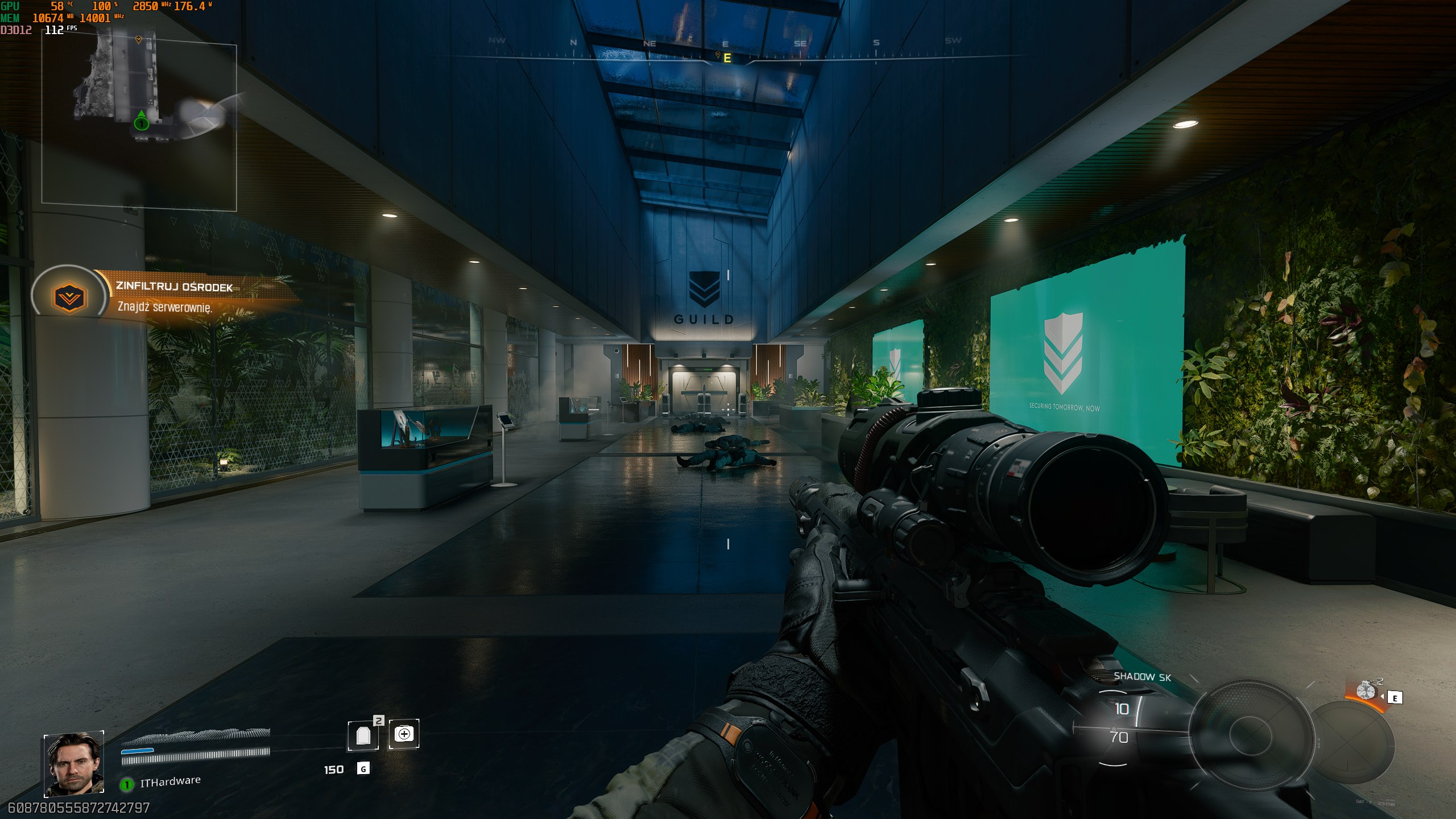Click the large circular ability dial
Screen dimensions: 1456x819
[1250, 734]
